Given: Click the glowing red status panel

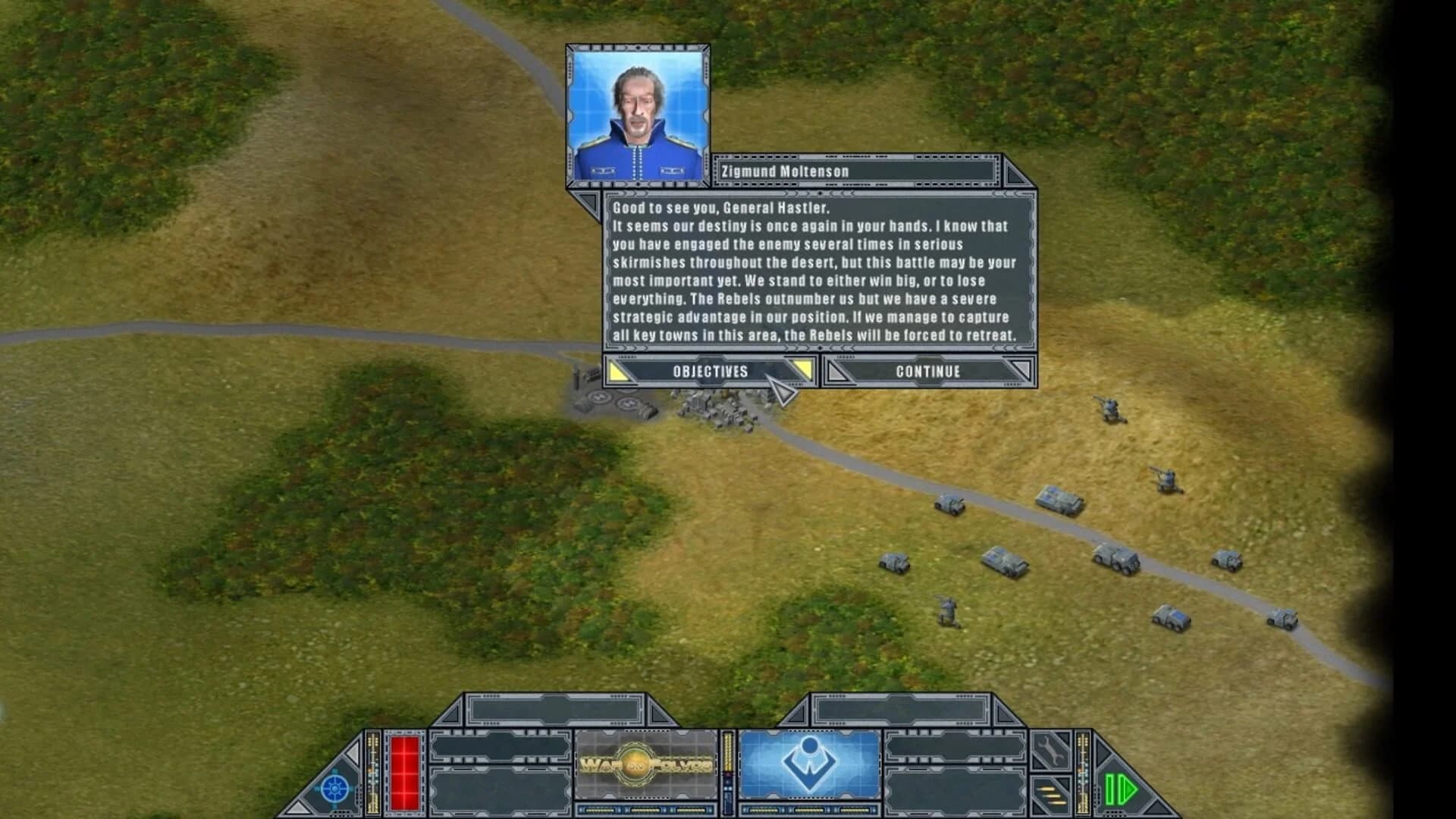Looking at the screenshot, I should point(404,774).
